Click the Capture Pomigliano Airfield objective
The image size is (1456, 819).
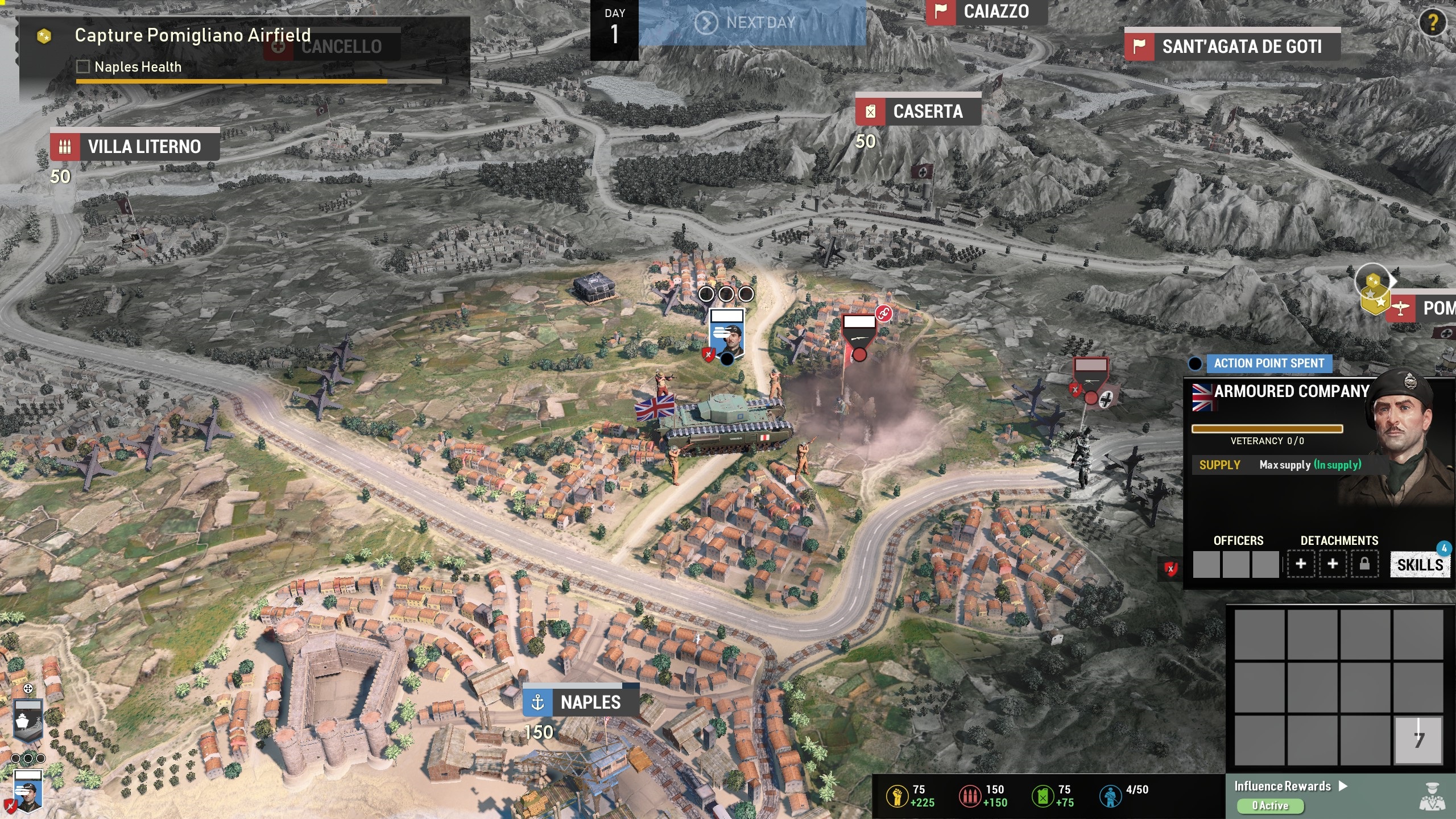coord(192,35)
